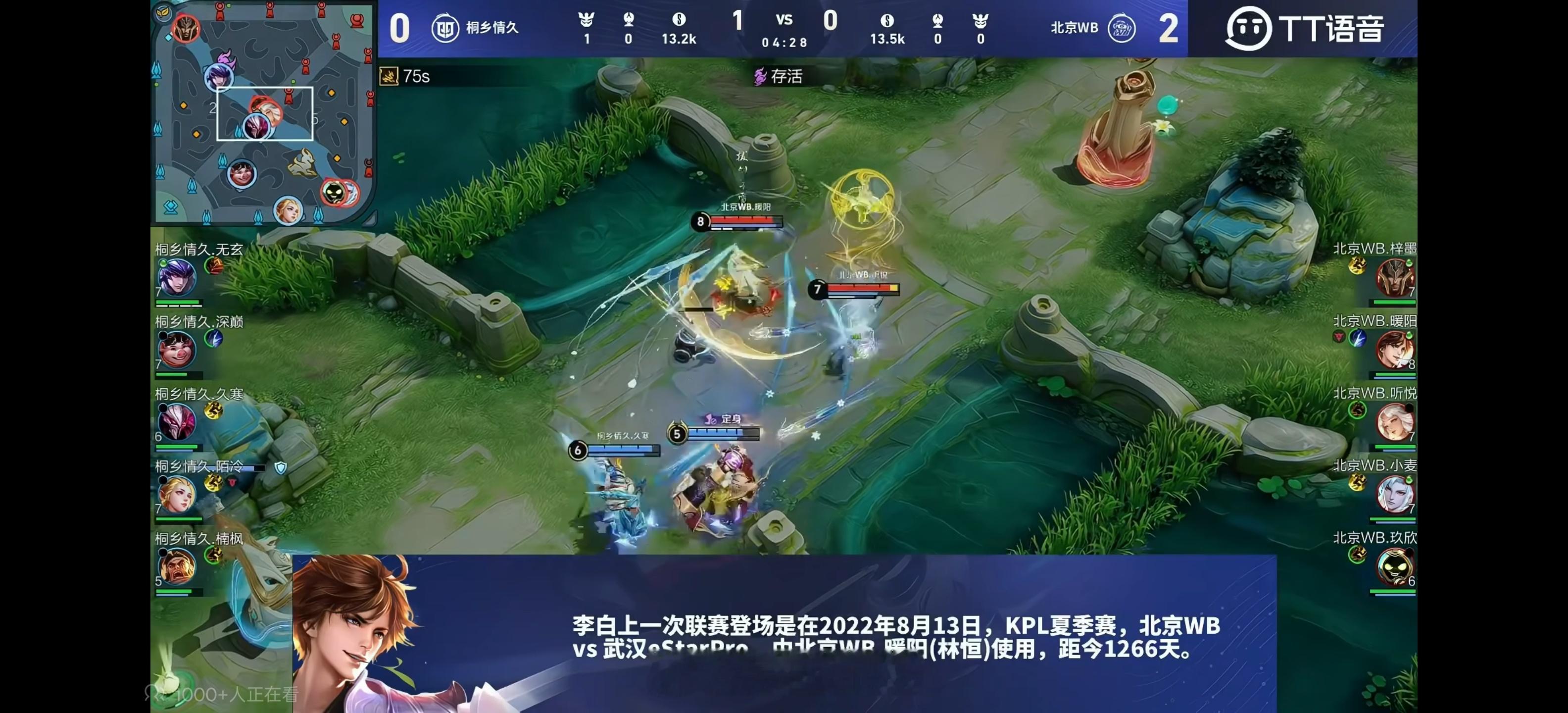Click the 存活 survival indicator icon
This screenshot has height=713, width=1568.
point(761,77)
